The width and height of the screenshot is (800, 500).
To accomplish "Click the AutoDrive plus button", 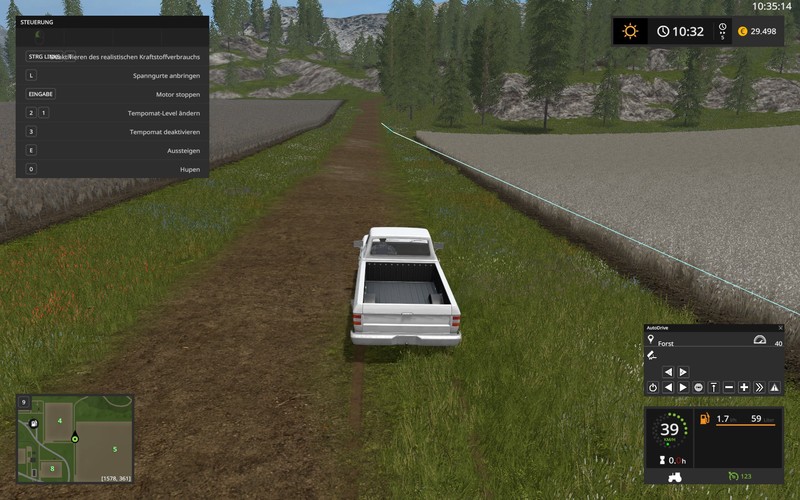I will coord(744,387).
